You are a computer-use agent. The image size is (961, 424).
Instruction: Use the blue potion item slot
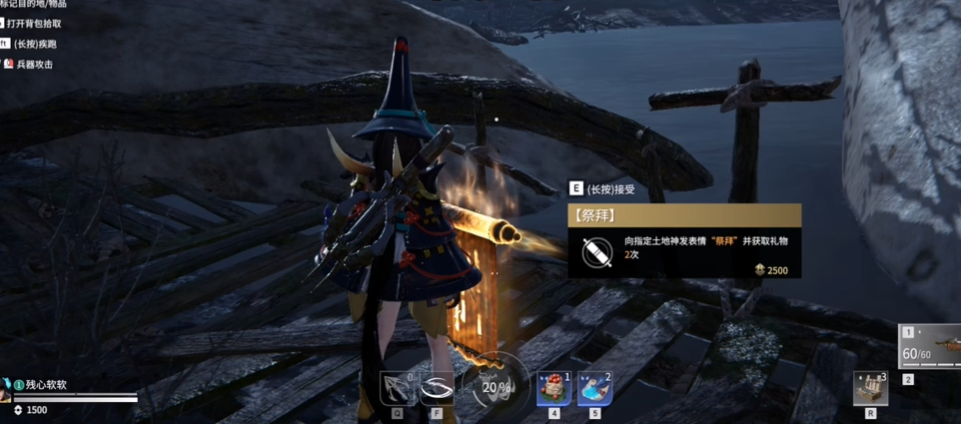pos(595,388)
